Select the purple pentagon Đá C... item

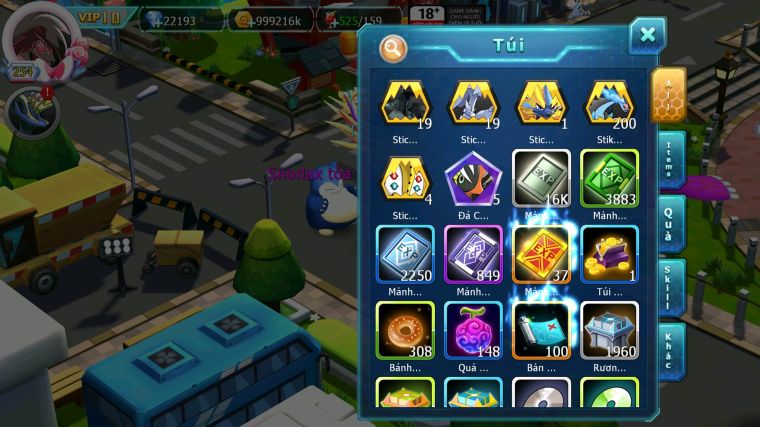[x=472, y=178]
